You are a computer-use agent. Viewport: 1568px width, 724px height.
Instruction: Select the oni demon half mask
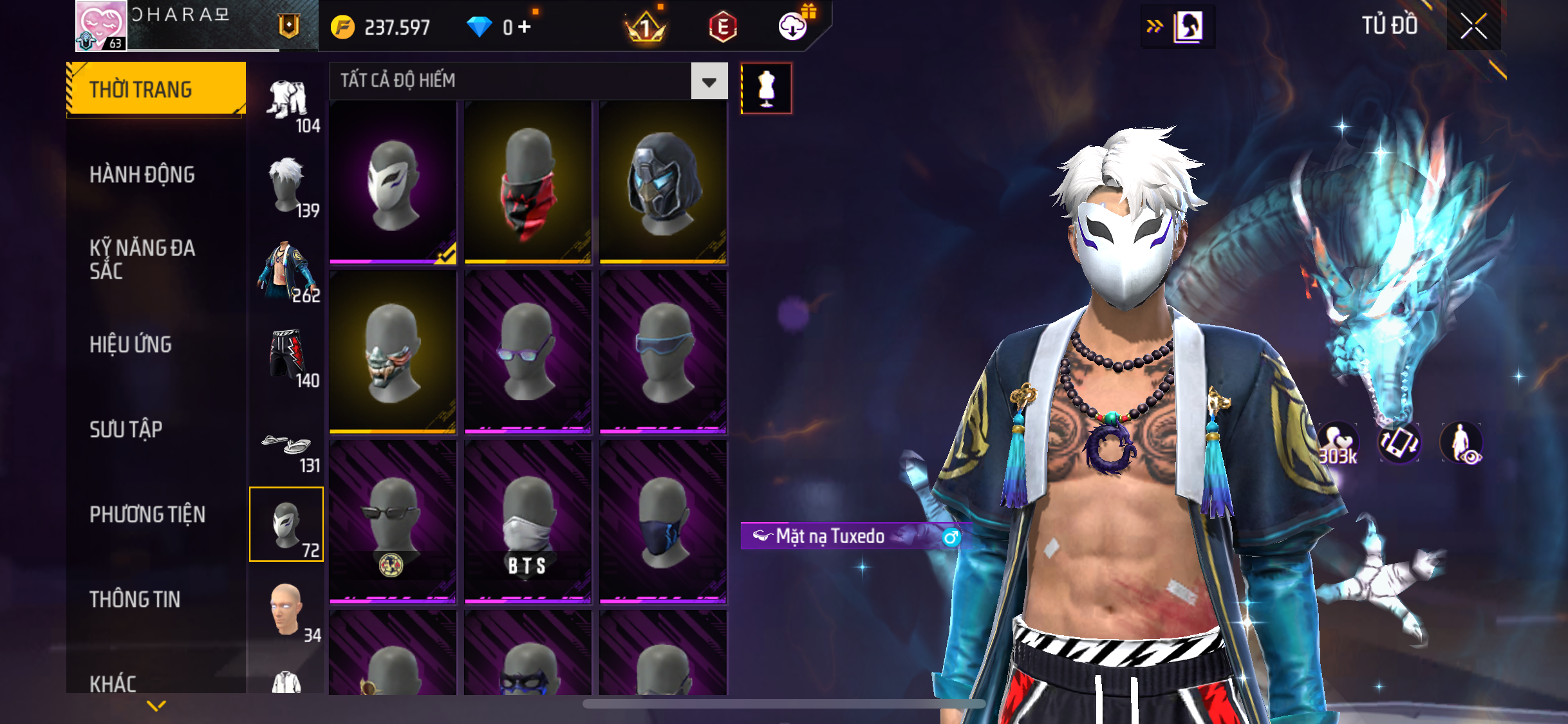pos(393,352)
